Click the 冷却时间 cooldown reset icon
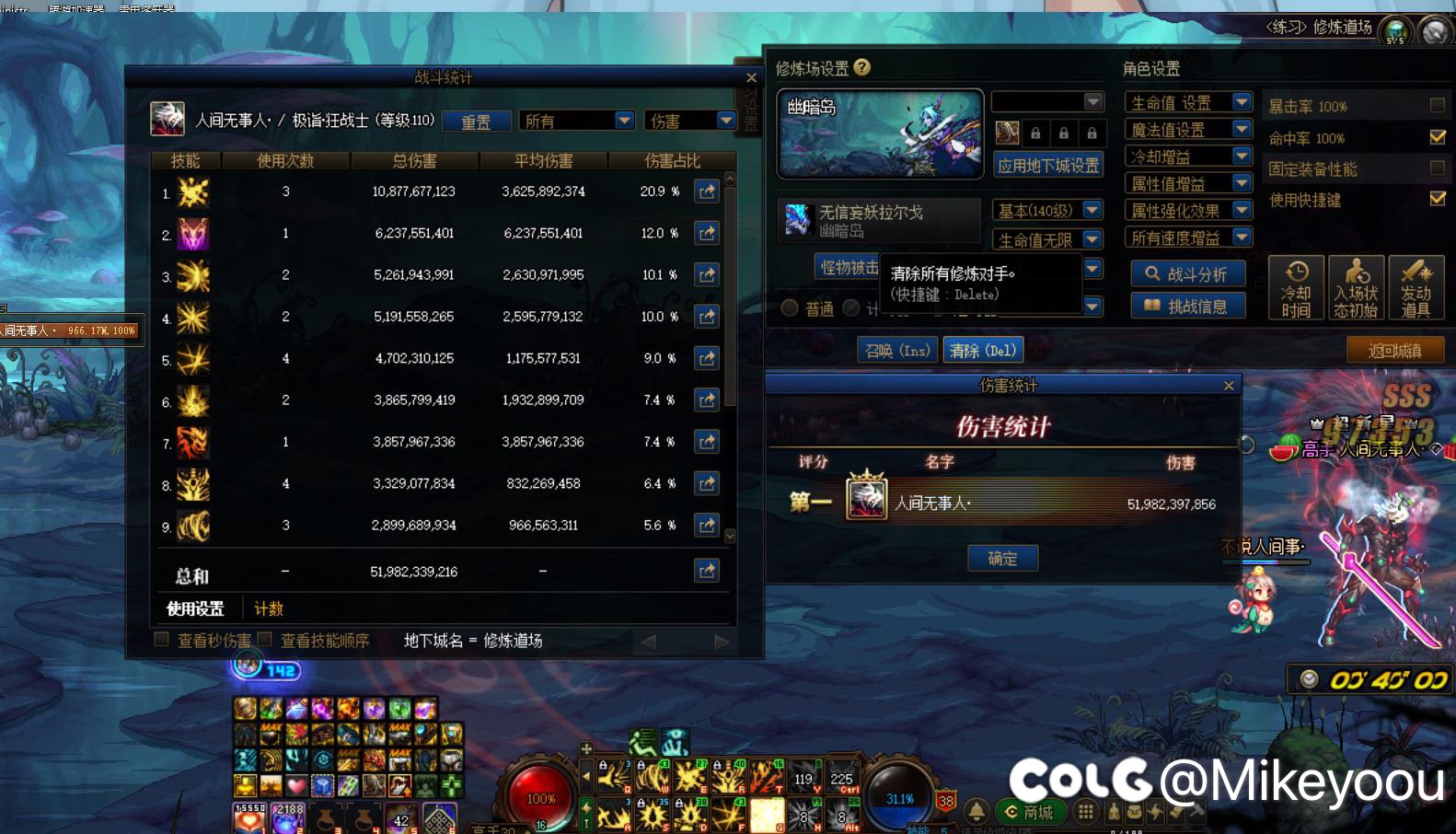Viewport: 1456px width, 834px height. pos(1296,287)
